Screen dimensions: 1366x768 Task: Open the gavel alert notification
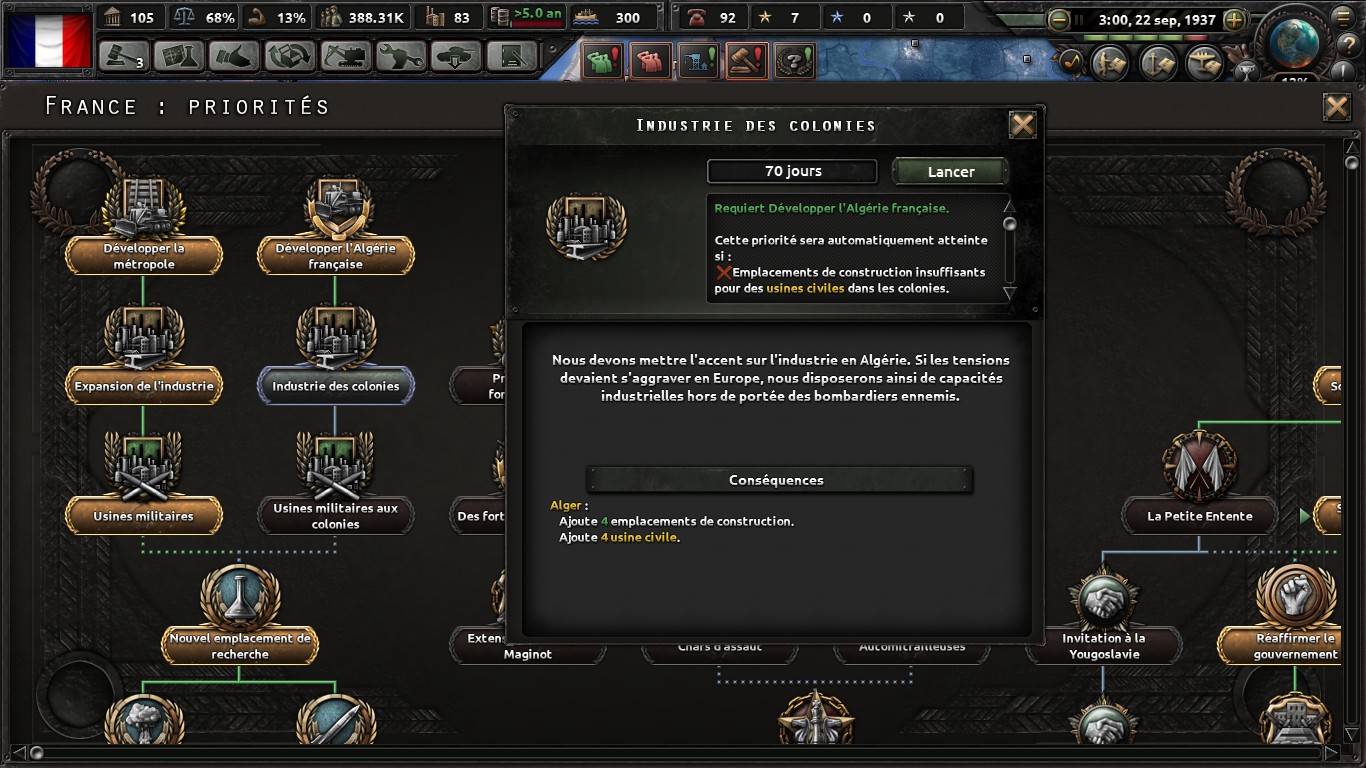[x=747, y=61]
